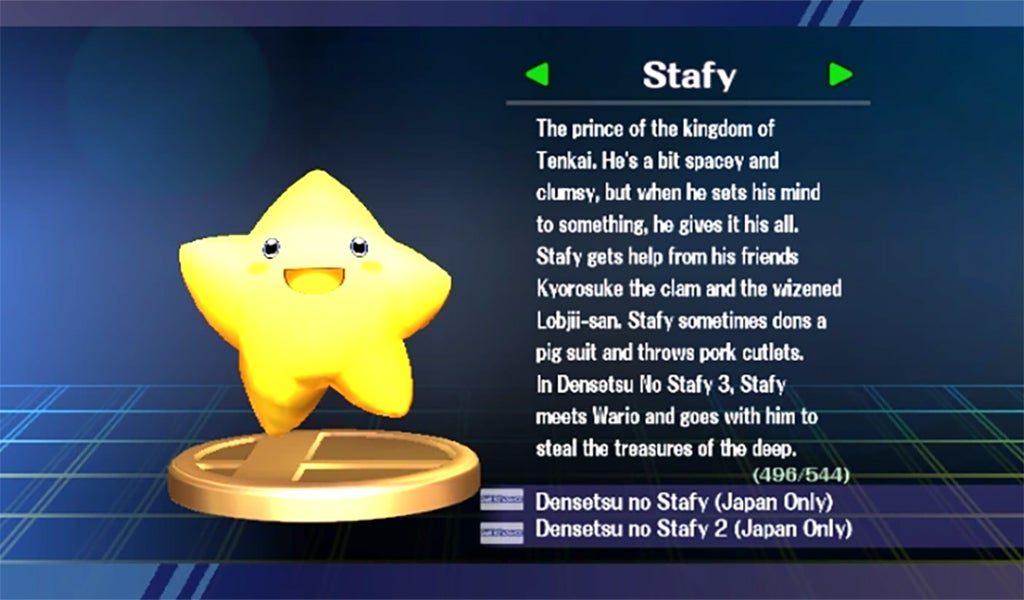This screenshot has height=600, width=1024.
Task: Advance to the next trophy with the right green arrow
Action: click(x=840, y=74)
